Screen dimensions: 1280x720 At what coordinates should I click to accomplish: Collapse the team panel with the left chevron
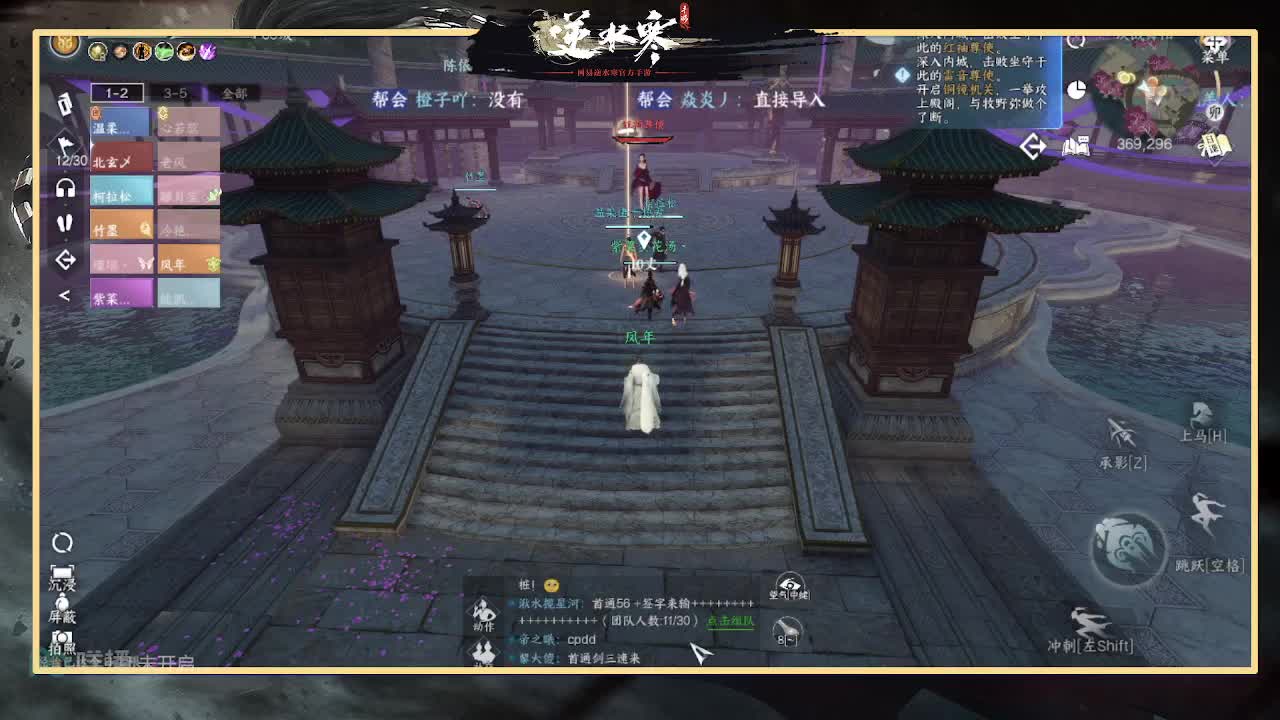(x=64, y=293)
